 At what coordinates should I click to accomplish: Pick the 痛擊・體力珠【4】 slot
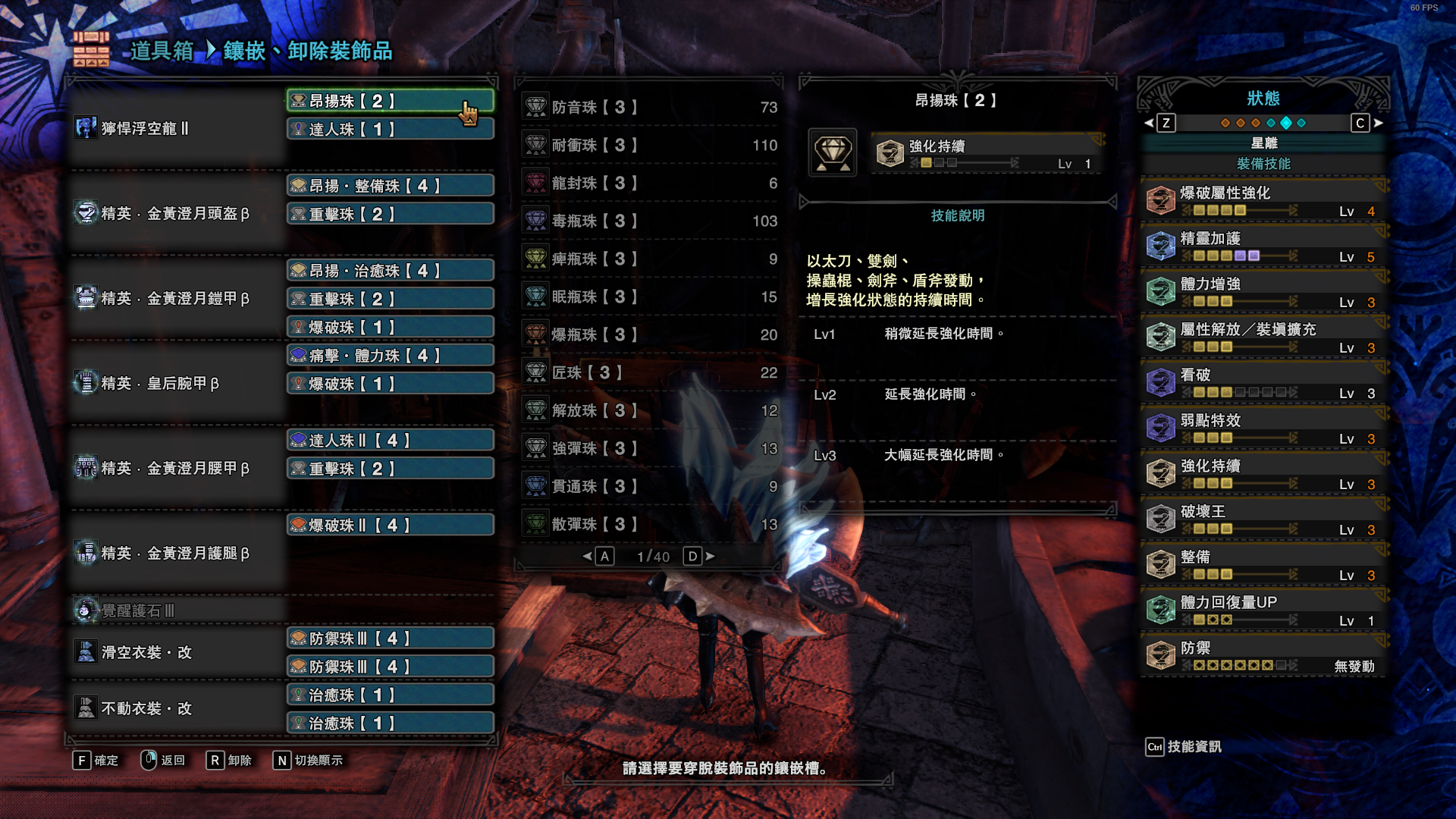(390, 356)
